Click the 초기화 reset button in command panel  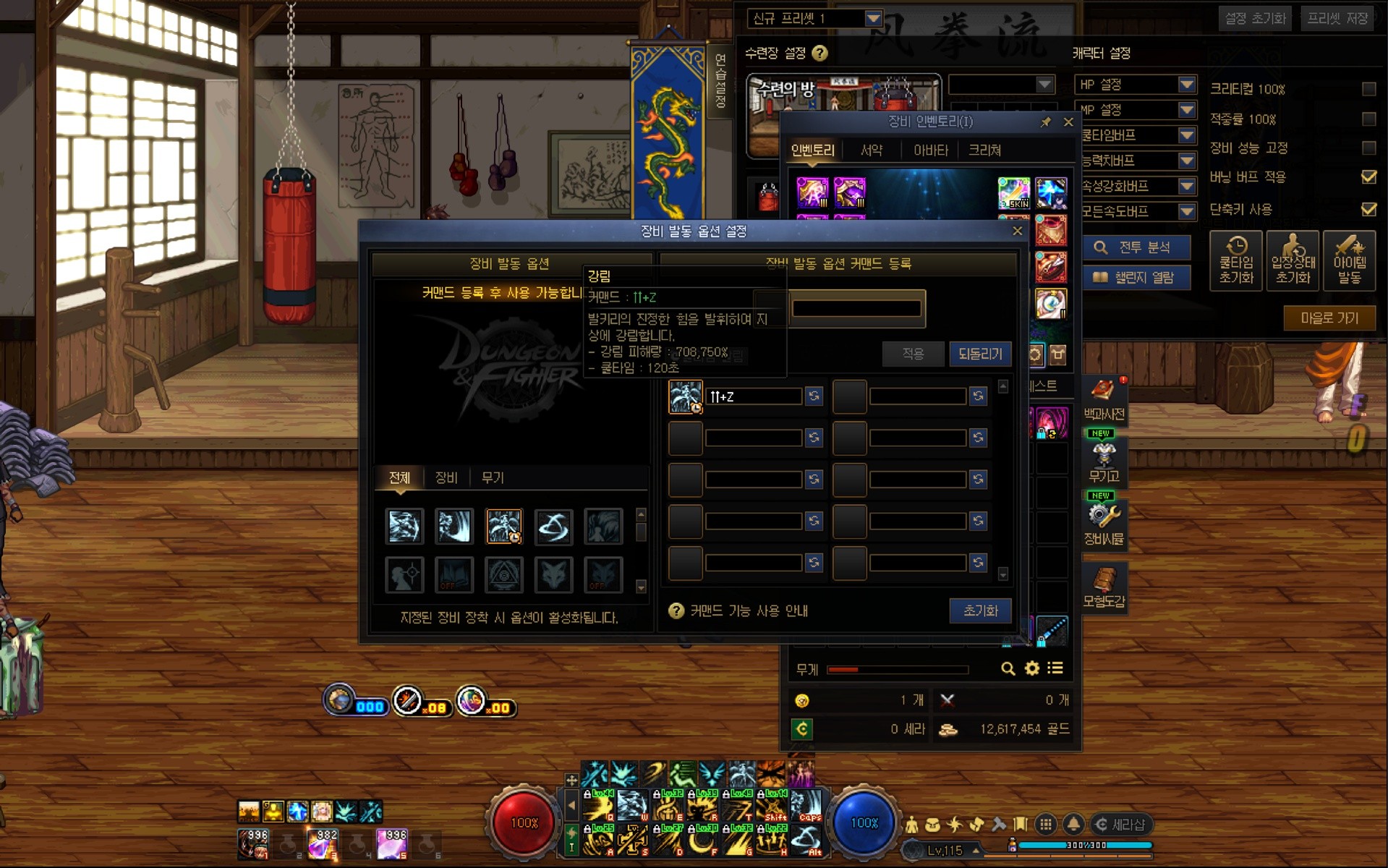pyautogui.click(x=979, y=610)
